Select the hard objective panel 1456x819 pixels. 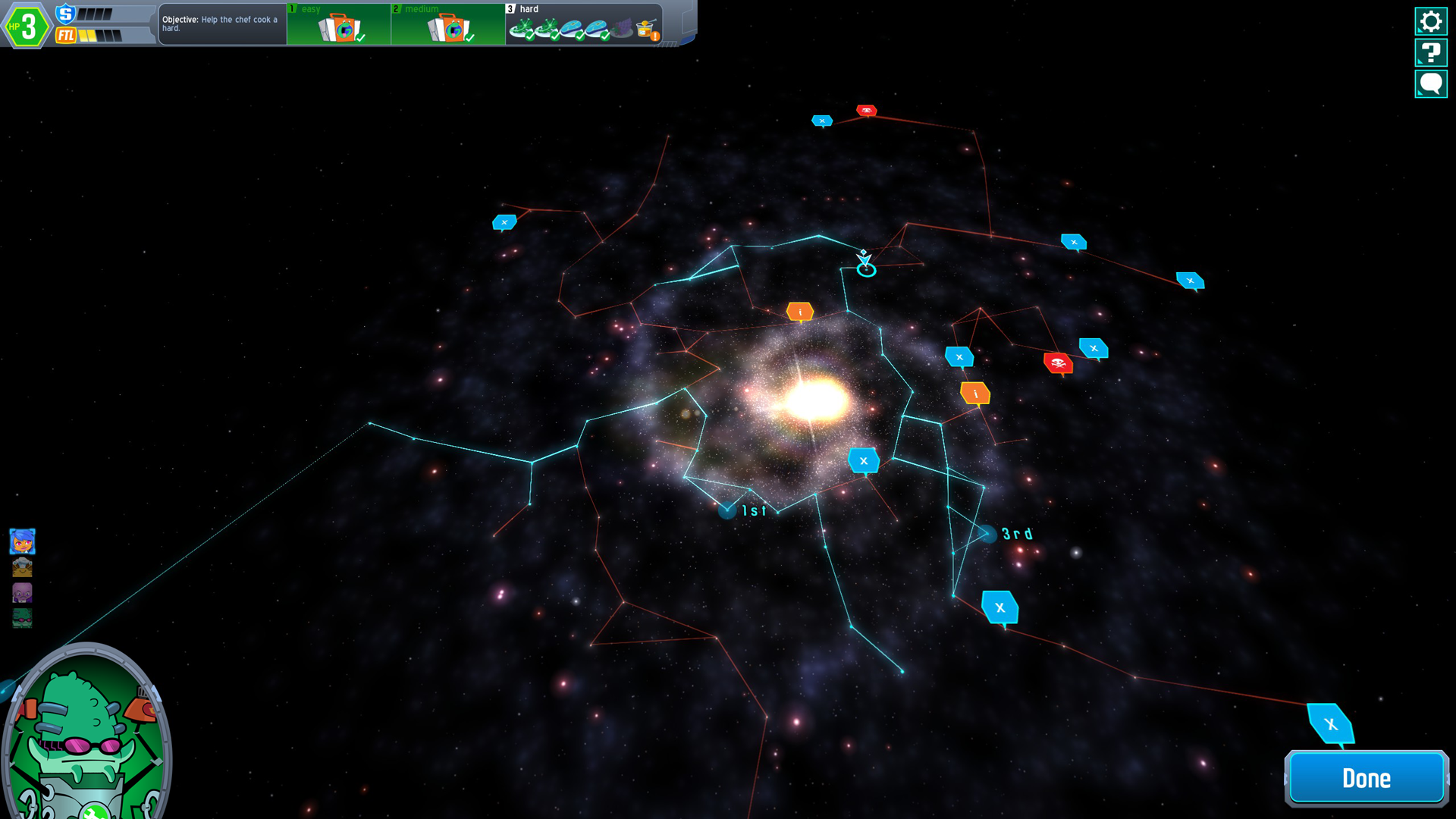click(x=584, y=25)
